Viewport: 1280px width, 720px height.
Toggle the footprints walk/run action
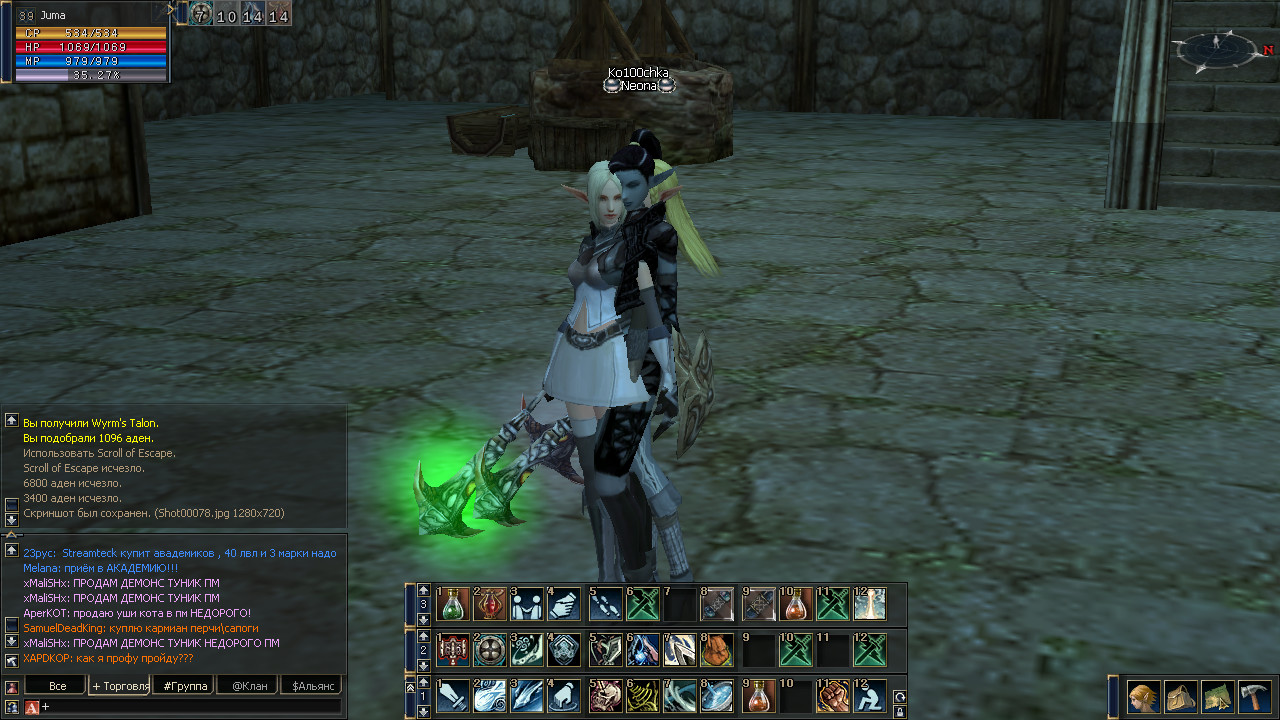(x=606, y=604)
